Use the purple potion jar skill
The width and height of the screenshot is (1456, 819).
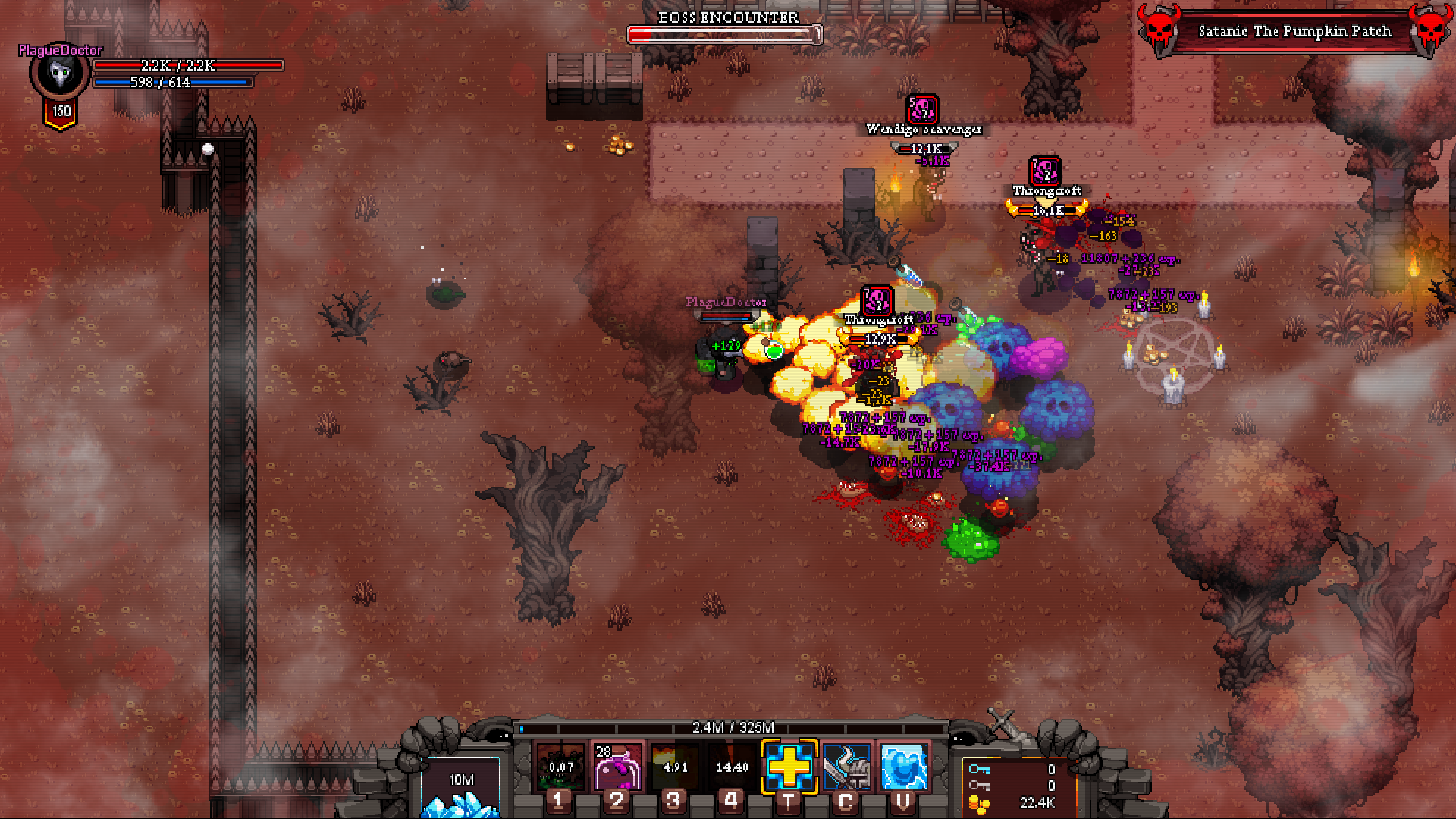(x=617, y=767)
